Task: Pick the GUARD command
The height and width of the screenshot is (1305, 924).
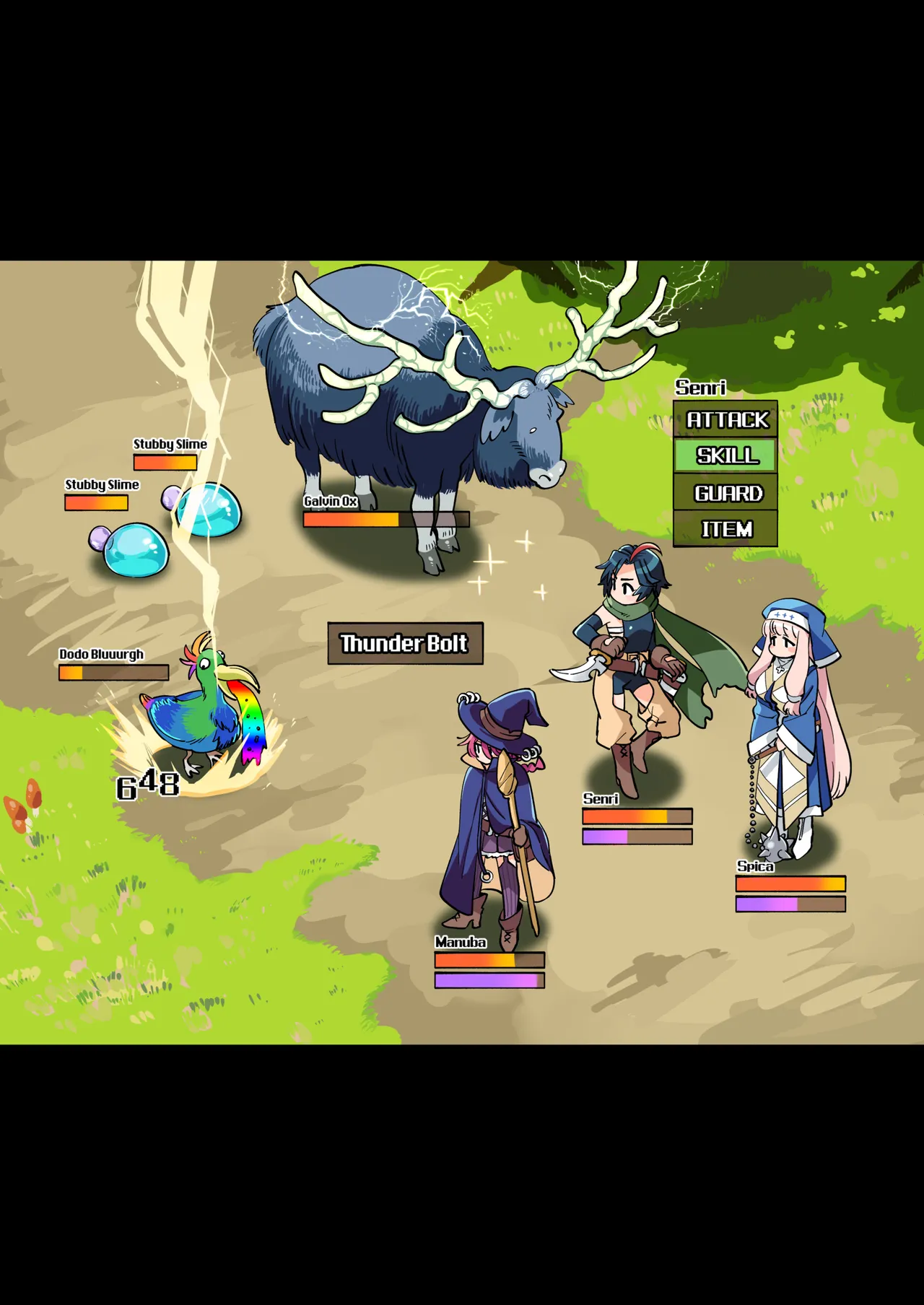Action: coord(725,493)
